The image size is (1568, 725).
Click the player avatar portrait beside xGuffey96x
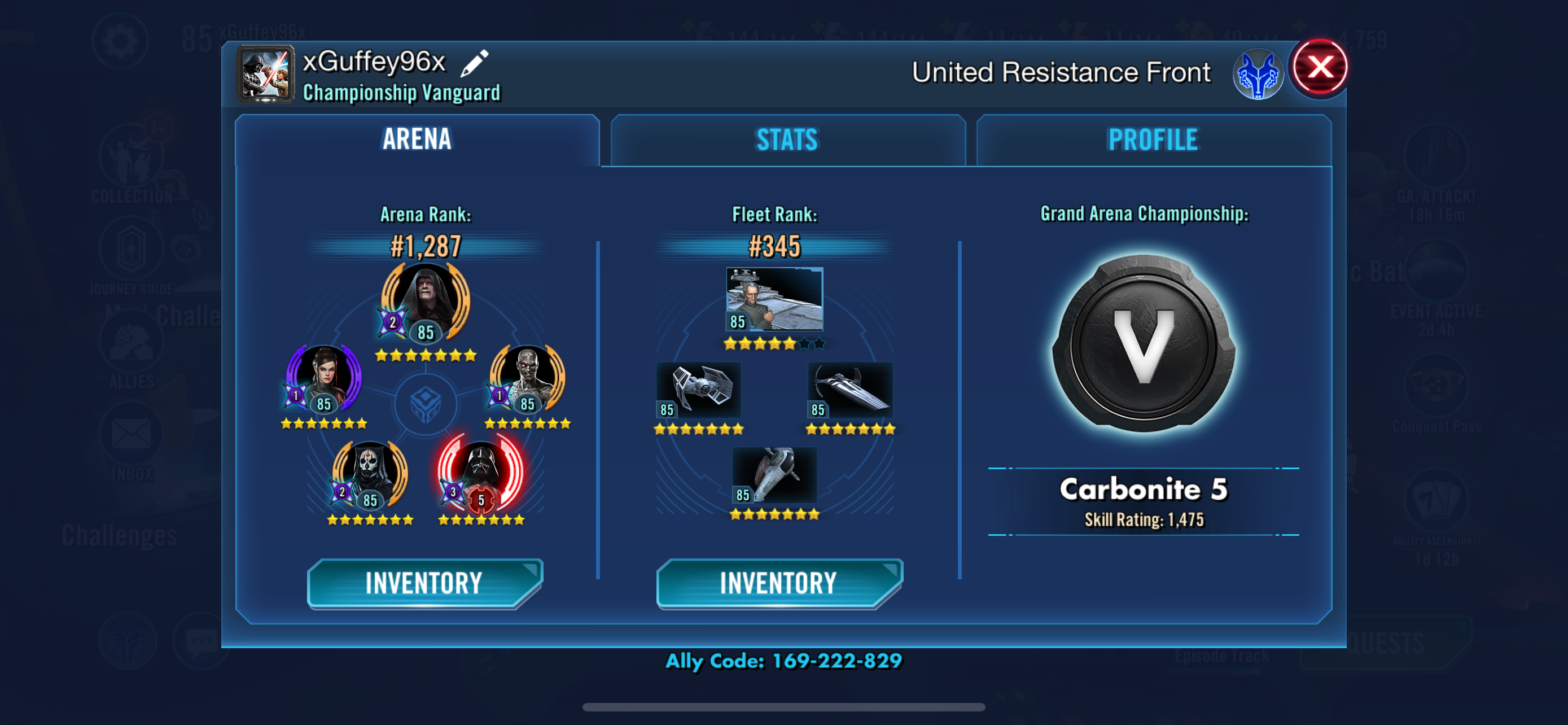tap(265, 76)
